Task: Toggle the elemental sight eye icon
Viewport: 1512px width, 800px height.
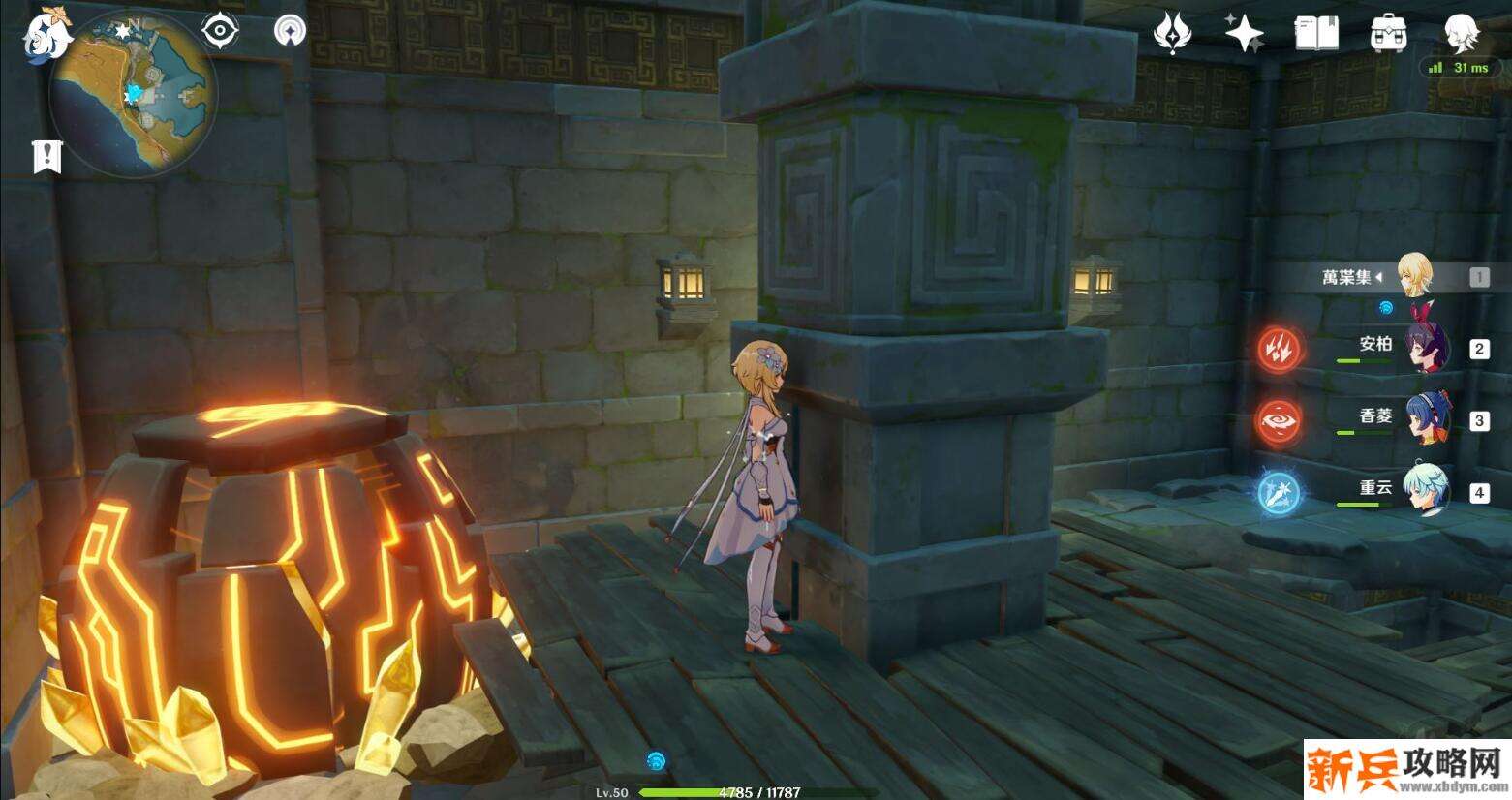Action: pos(221,30)
